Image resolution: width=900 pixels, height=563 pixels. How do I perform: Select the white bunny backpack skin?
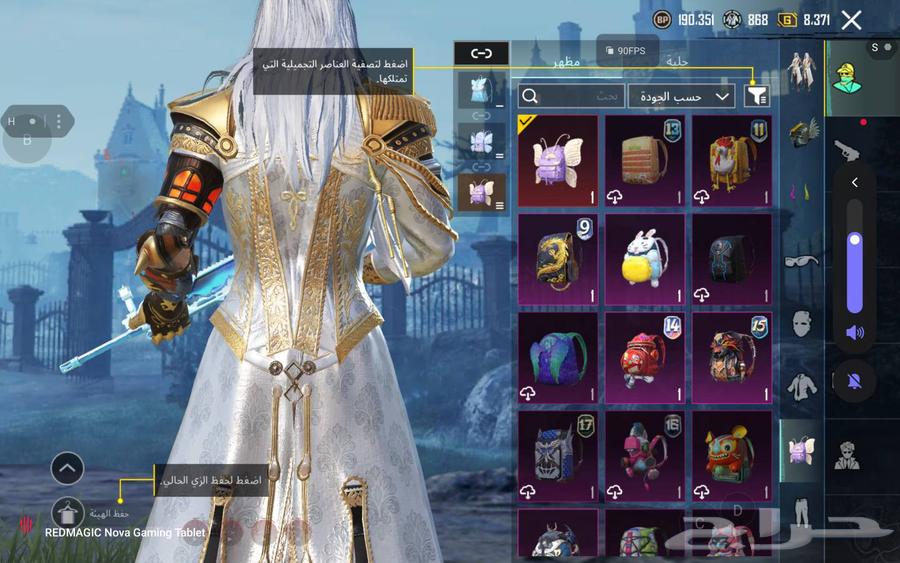(644, 258)
